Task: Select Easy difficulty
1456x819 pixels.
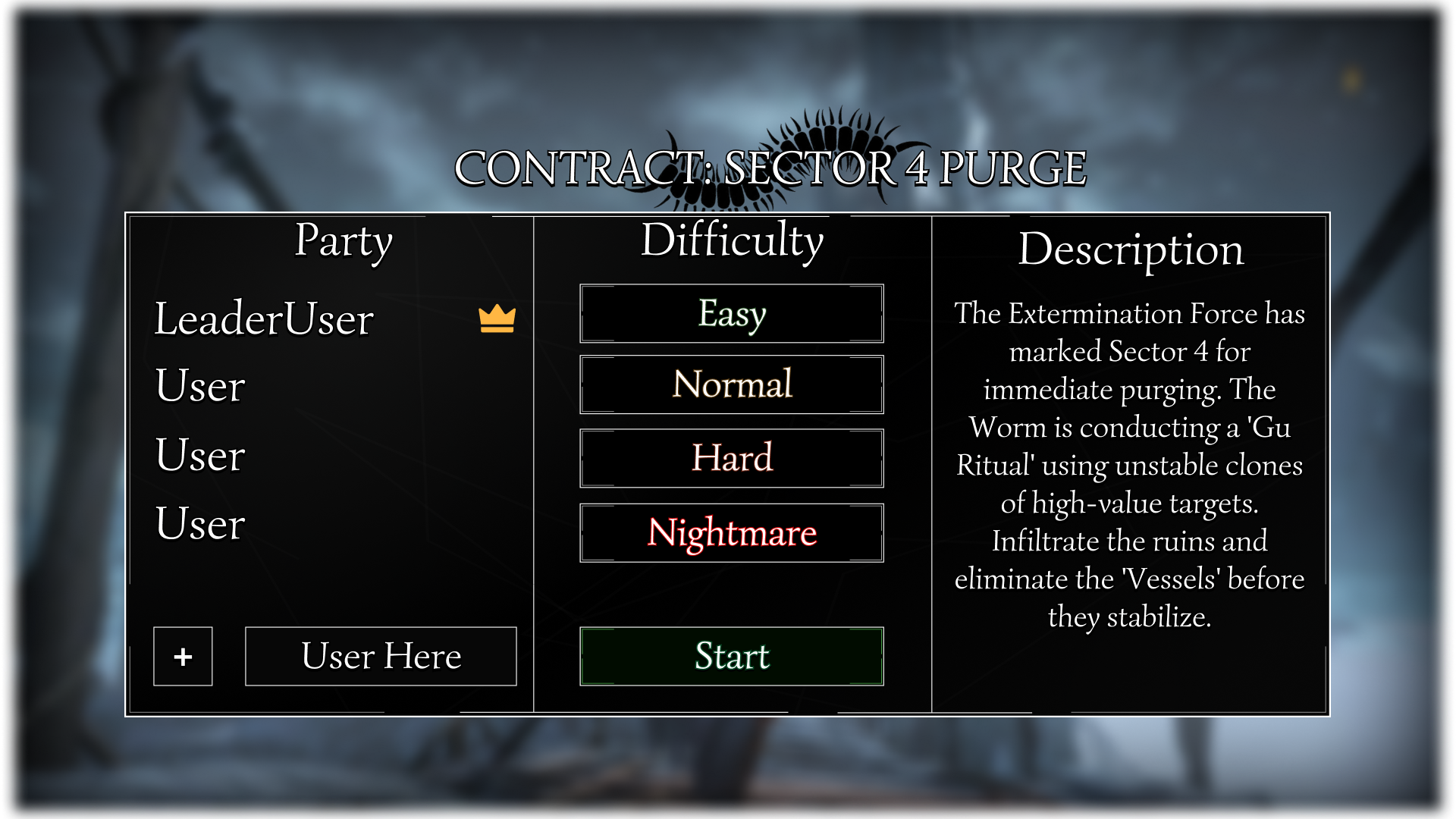Action: pyautogui.click(x=732, y=314)
